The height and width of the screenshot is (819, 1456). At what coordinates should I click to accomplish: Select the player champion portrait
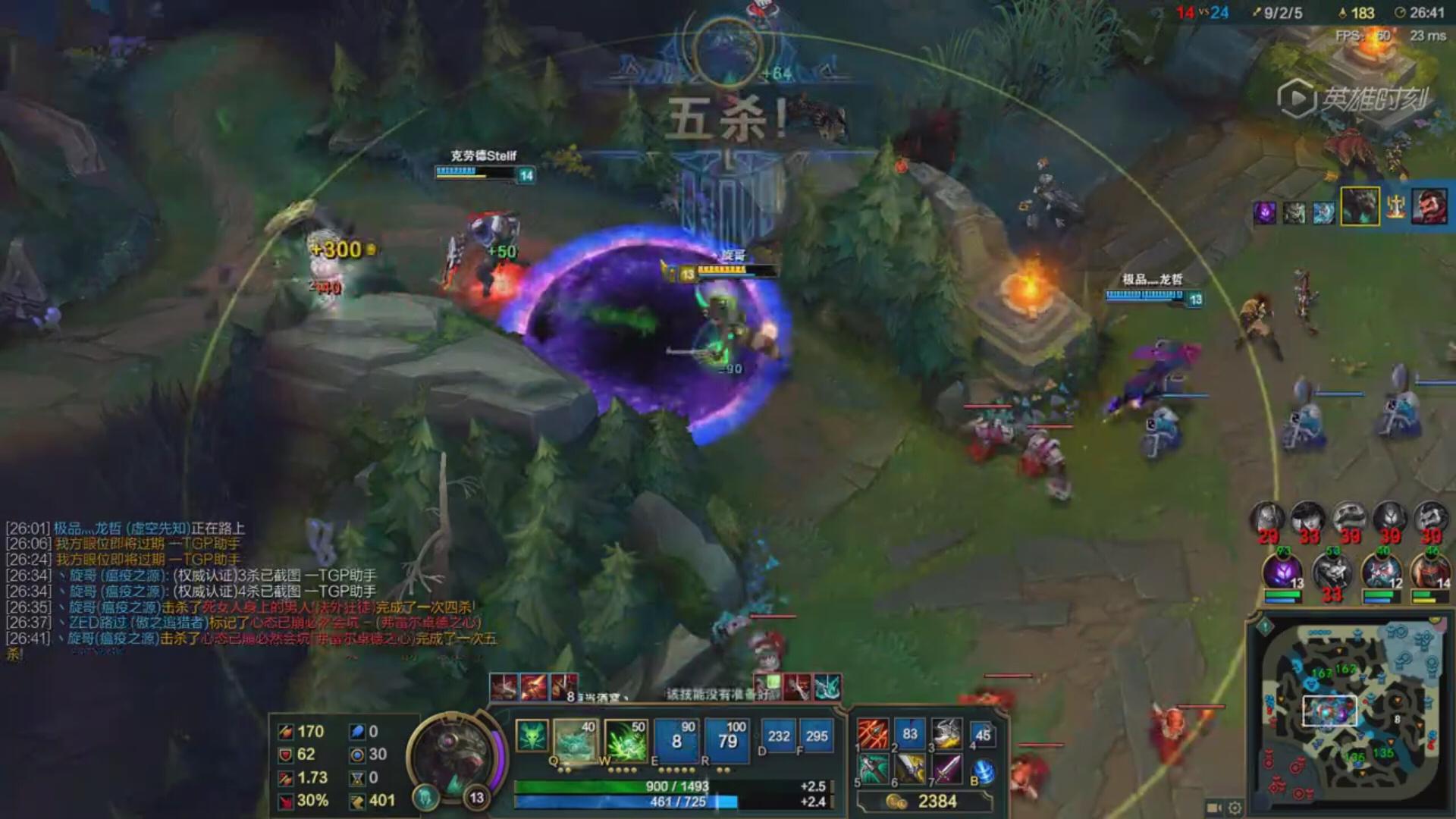click(453, 755)
